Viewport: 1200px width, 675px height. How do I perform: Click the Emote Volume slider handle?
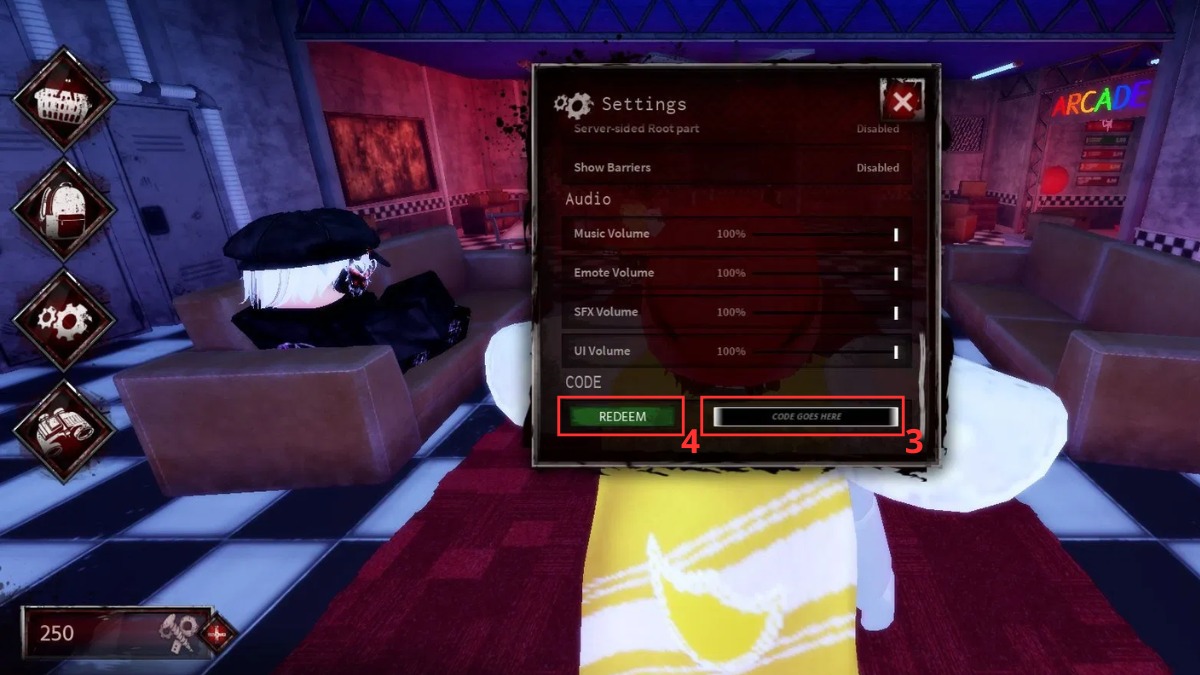click(x=896, y=273)
